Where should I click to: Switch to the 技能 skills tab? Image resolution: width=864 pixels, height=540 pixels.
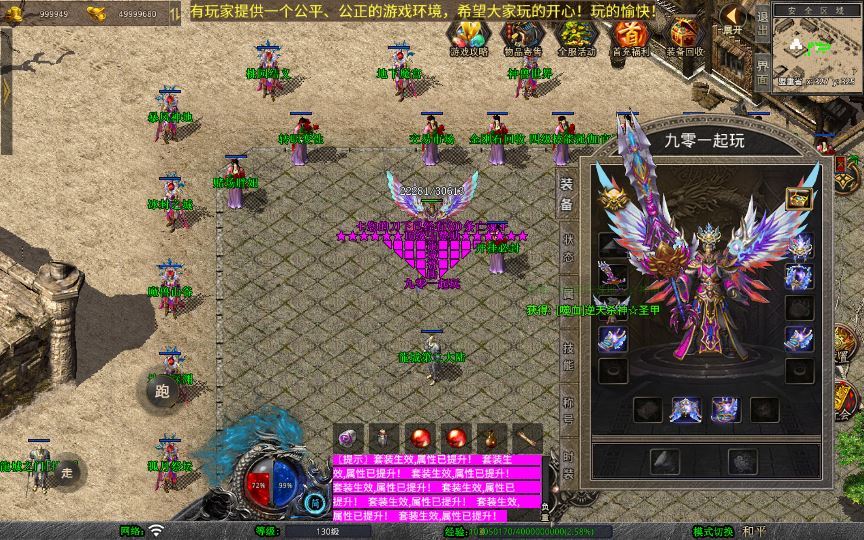point(566,357)
